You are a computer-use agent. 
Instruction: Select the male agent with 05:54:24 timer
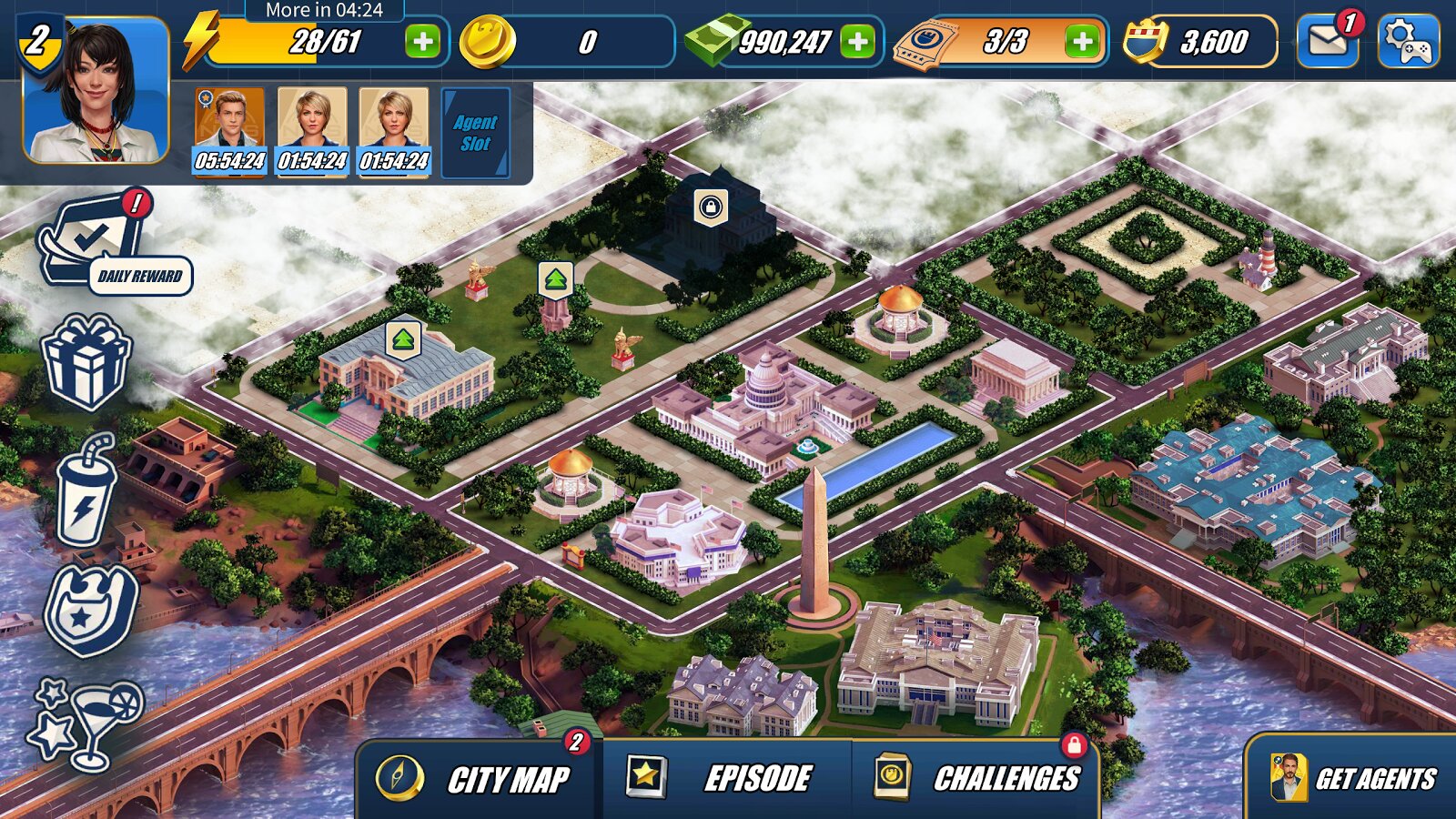(230, 131)
